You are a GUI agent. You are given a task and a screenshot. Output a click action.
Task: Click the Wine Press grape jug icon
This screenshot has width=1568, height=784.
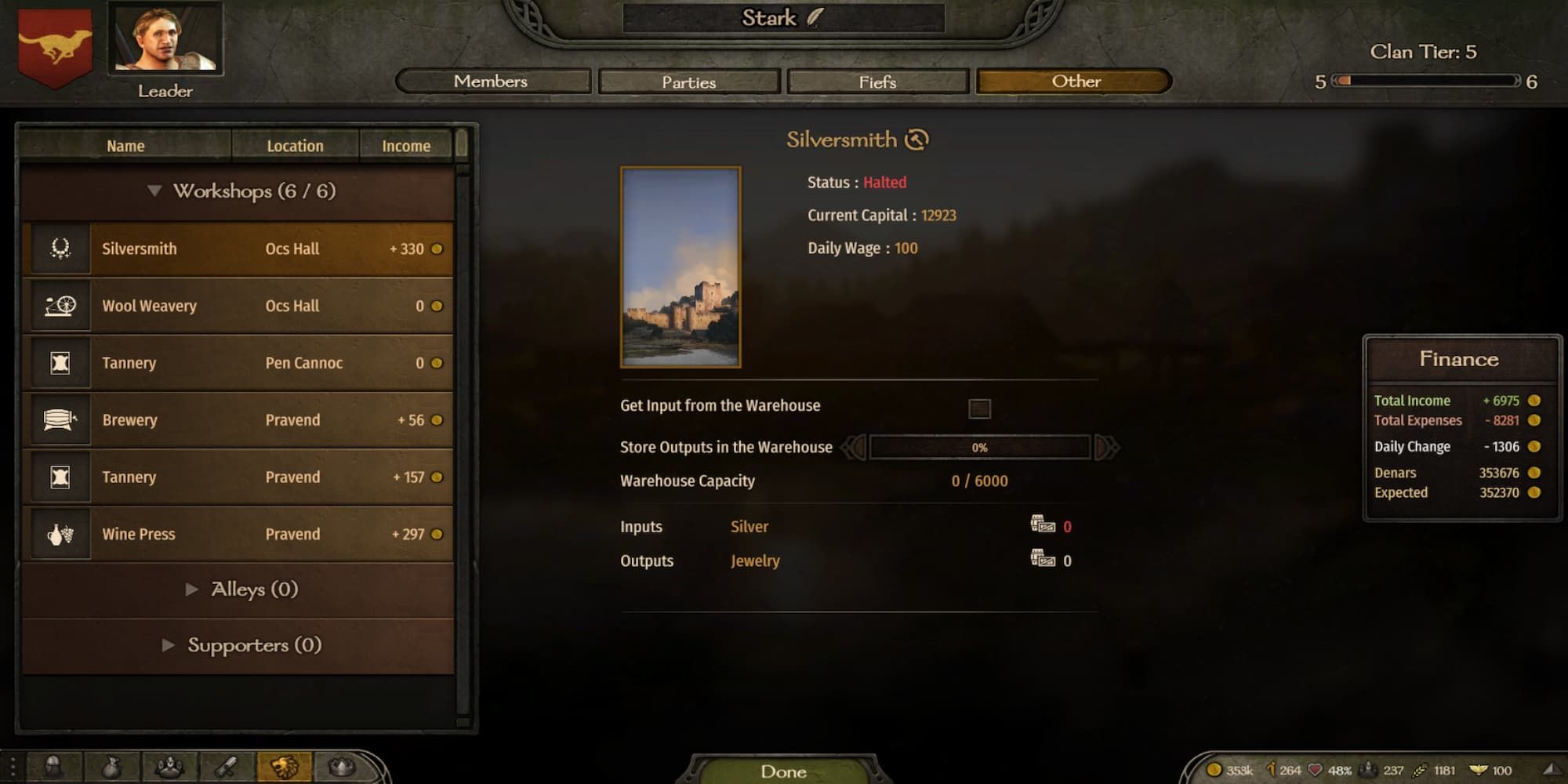click(x=60, y=534)
